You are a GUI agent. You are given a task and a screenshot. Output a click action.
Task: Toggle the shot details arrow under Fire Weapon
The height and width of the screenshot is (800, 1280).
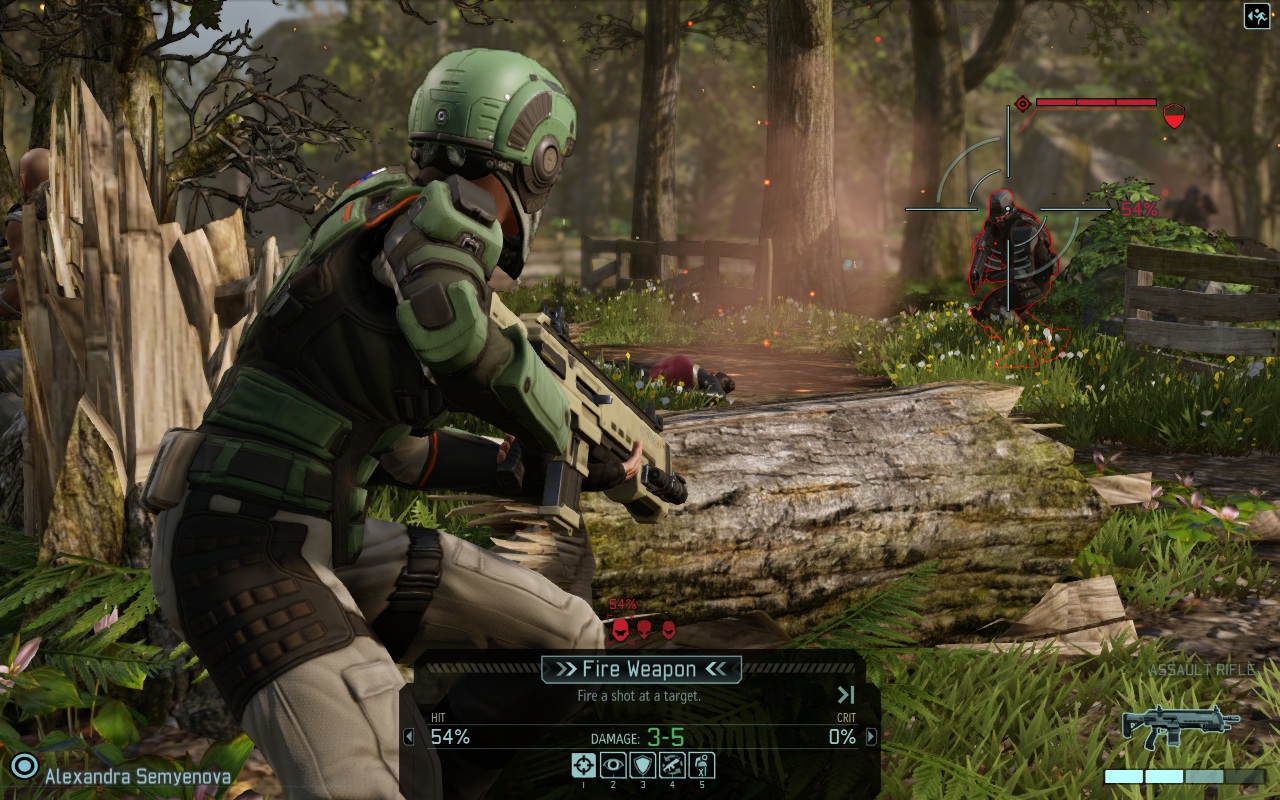846,695
